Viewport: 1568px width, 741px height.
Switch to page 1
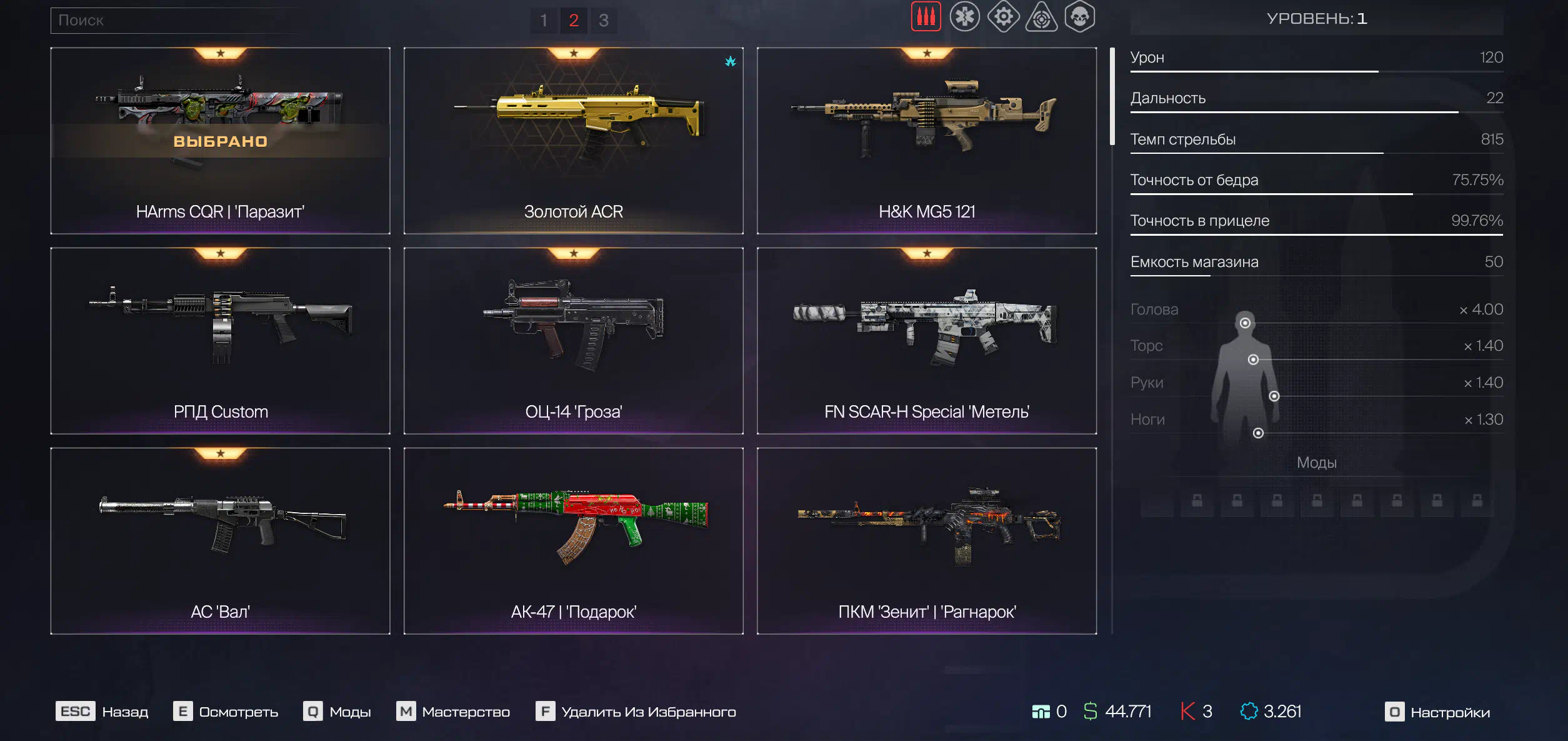point(544,21)
